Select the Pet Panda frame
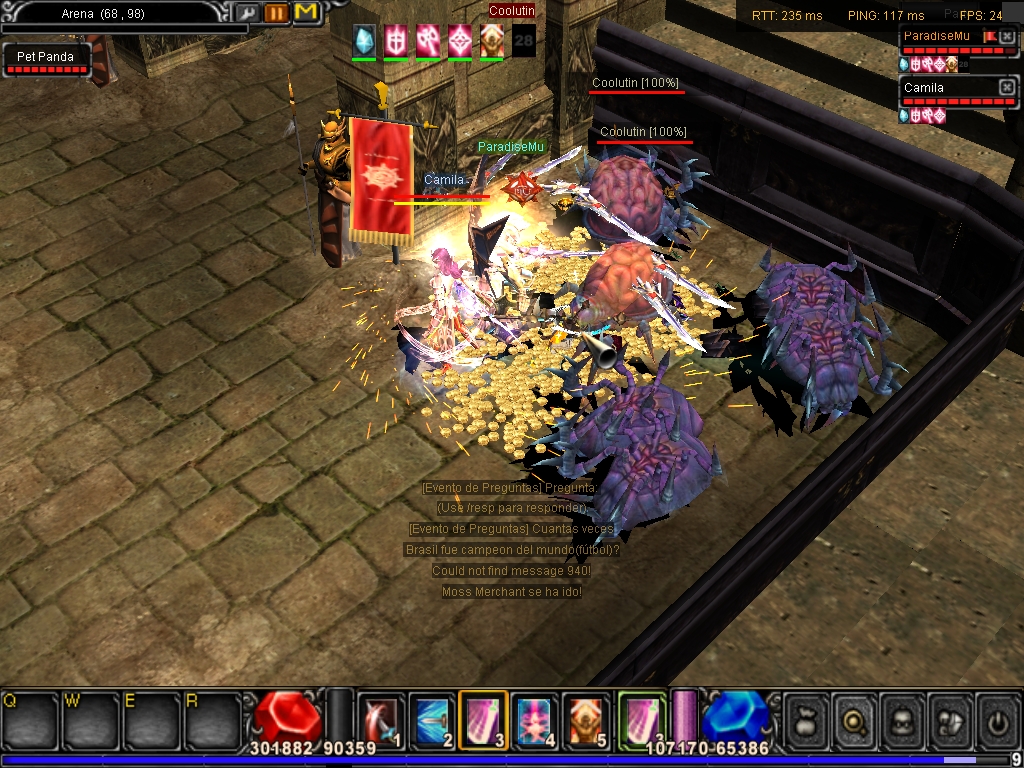 click(46, 58)
